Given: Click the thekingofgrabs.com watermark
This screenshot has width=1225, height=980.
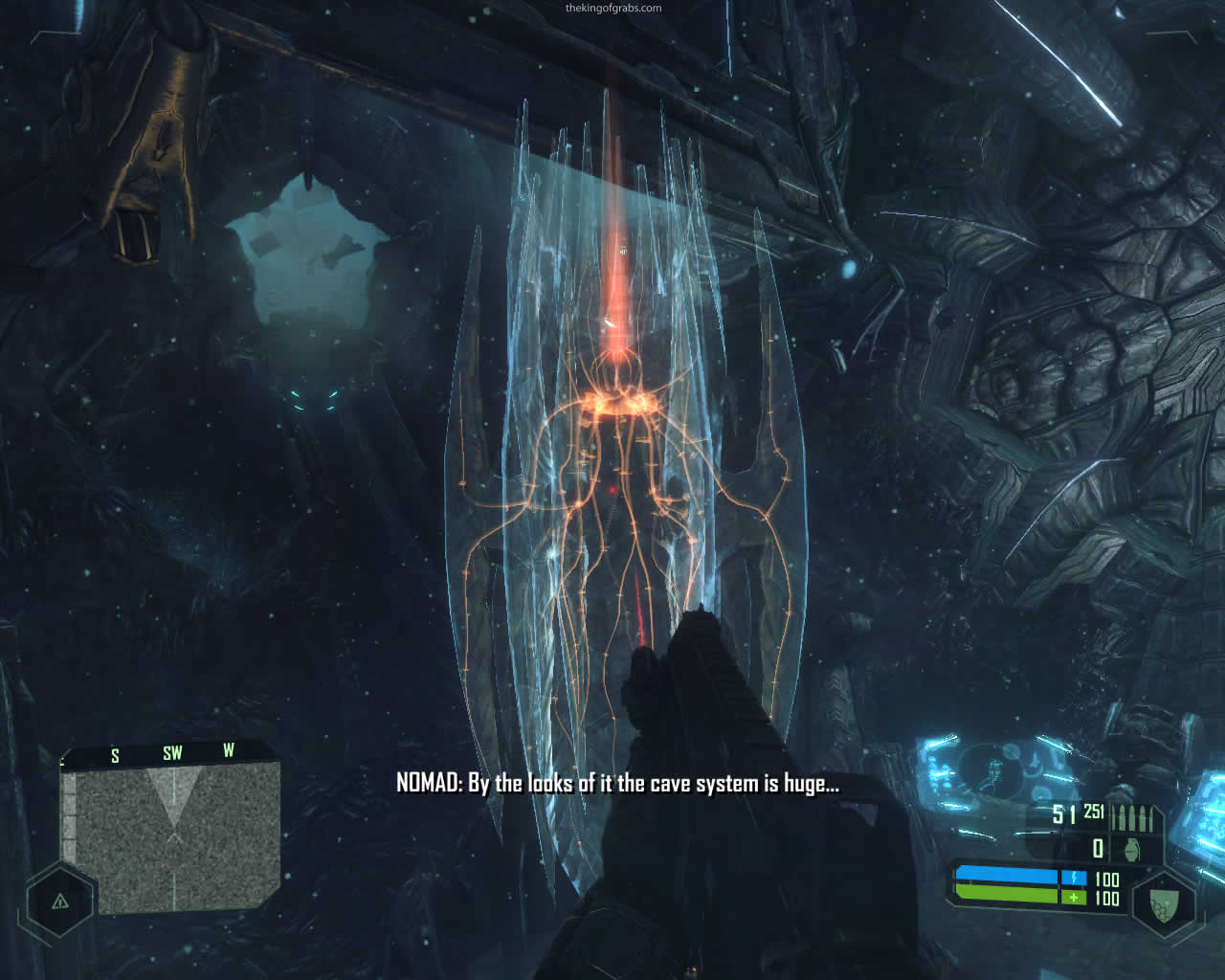Looking at the screenshot, I should point(612,8).
